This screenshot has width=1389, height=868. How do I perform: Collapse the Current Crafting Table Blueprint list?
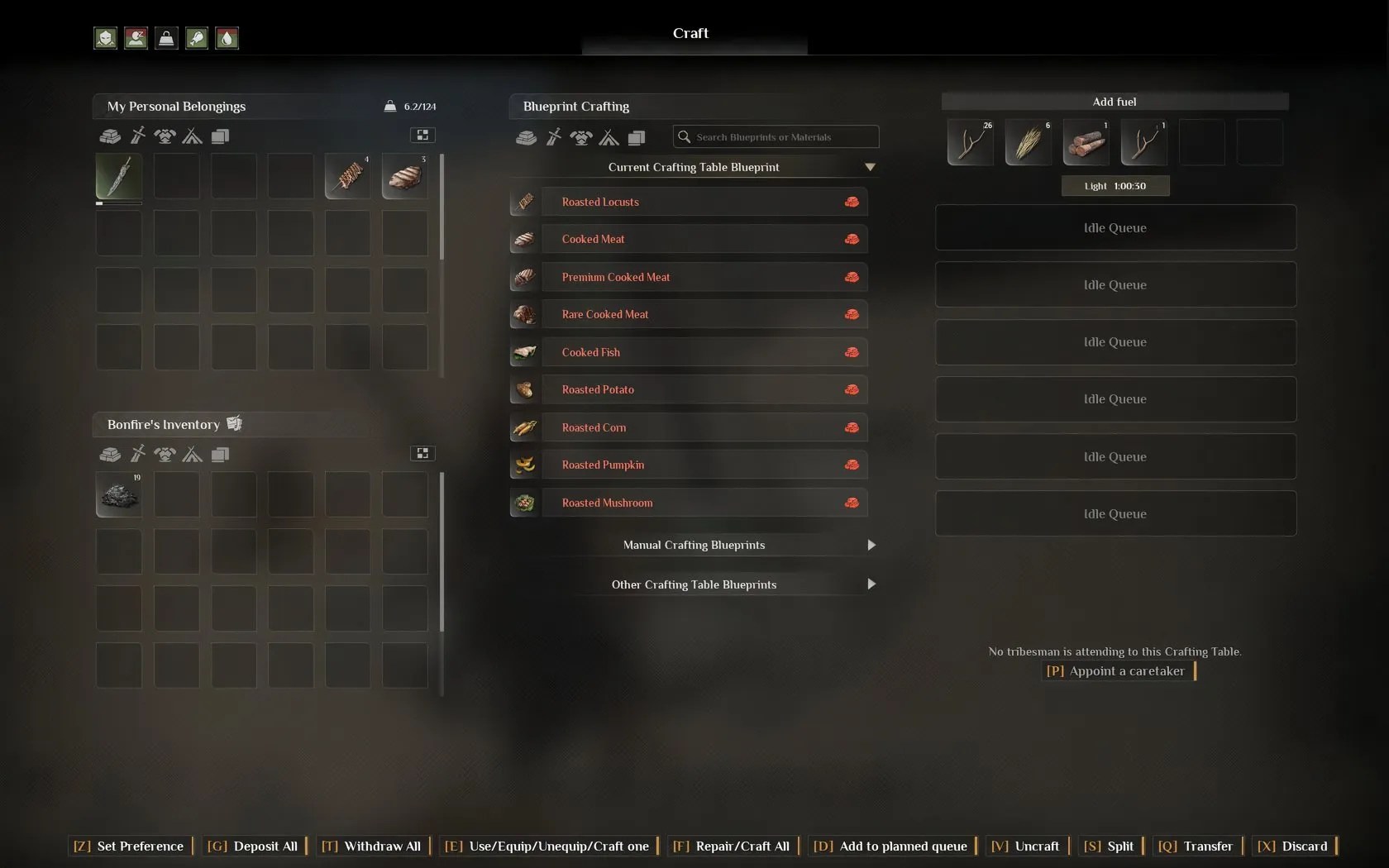pyautogui.click(x=870, y=167)
